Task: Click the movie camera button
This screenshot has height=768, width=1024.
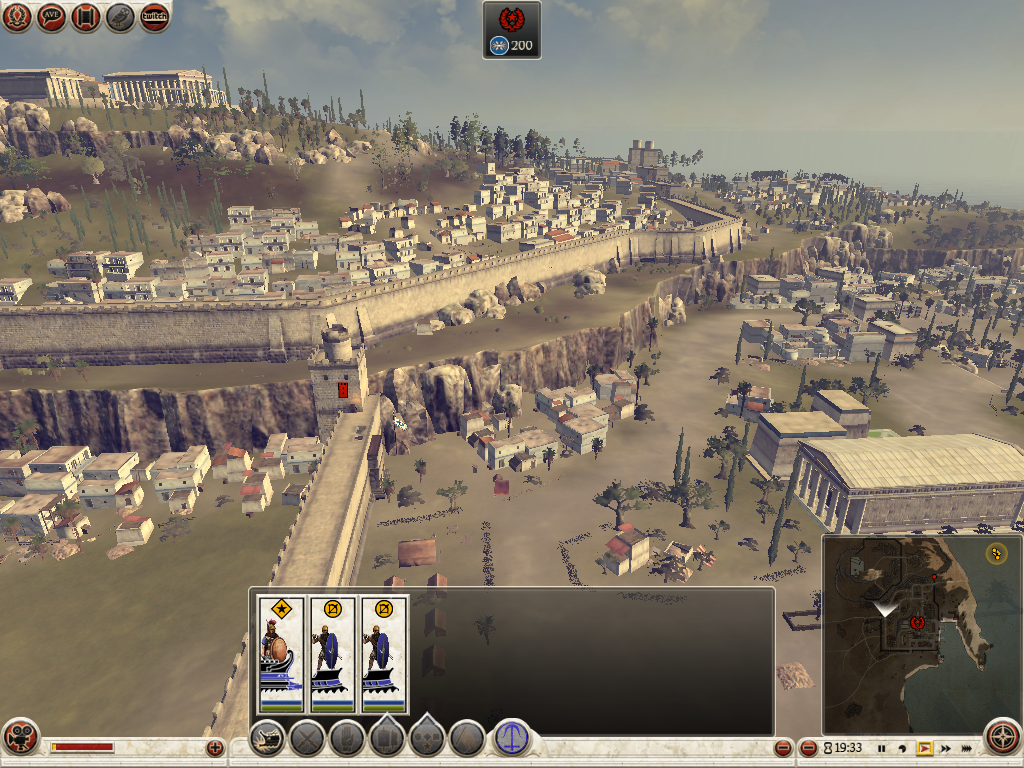Action: [x=19, y=737]
